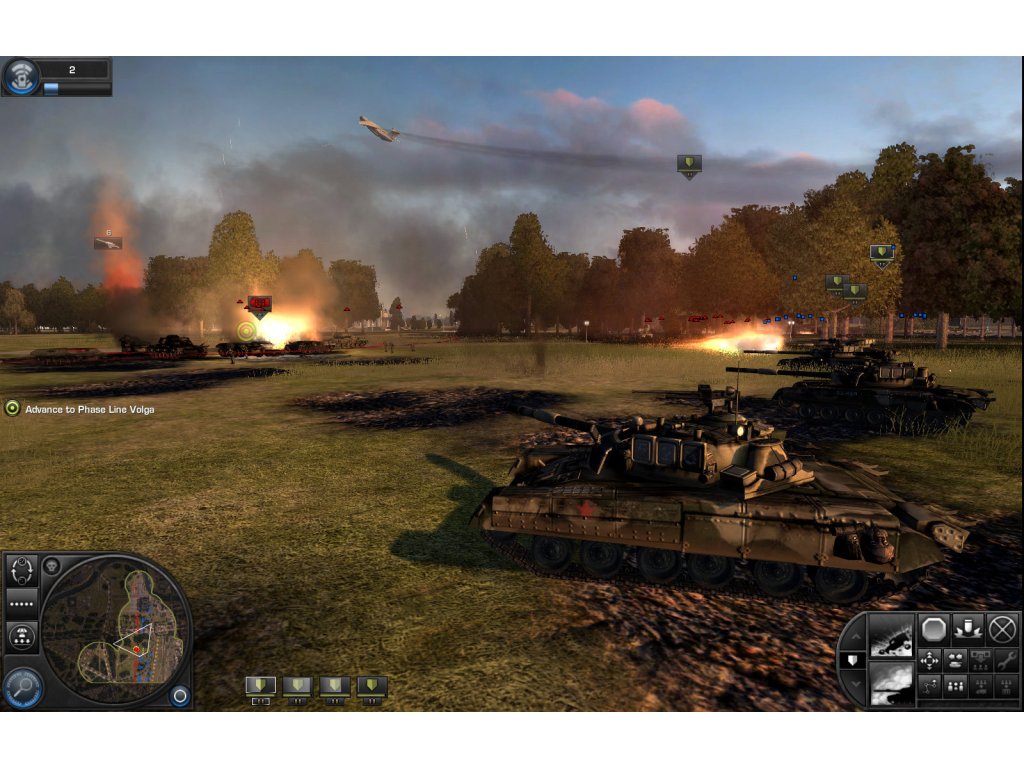
Task: Click the blue ring button under the minimap
Action: pyautogui.click(x=180, y=696)
